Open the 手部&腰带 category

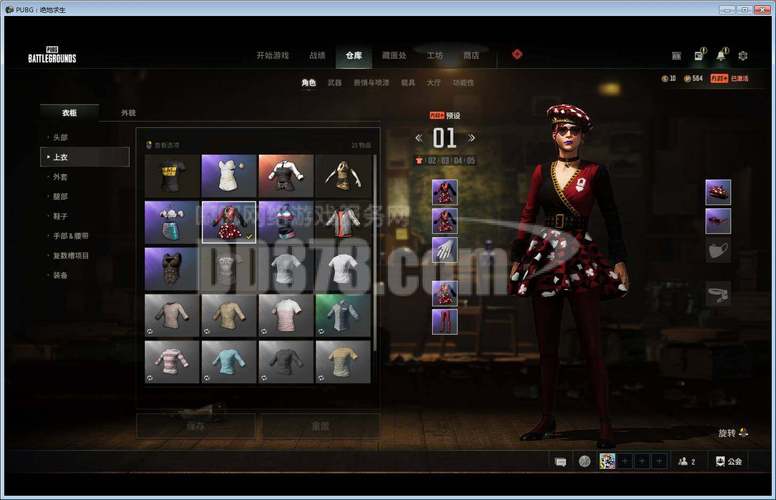click(70, 236)
